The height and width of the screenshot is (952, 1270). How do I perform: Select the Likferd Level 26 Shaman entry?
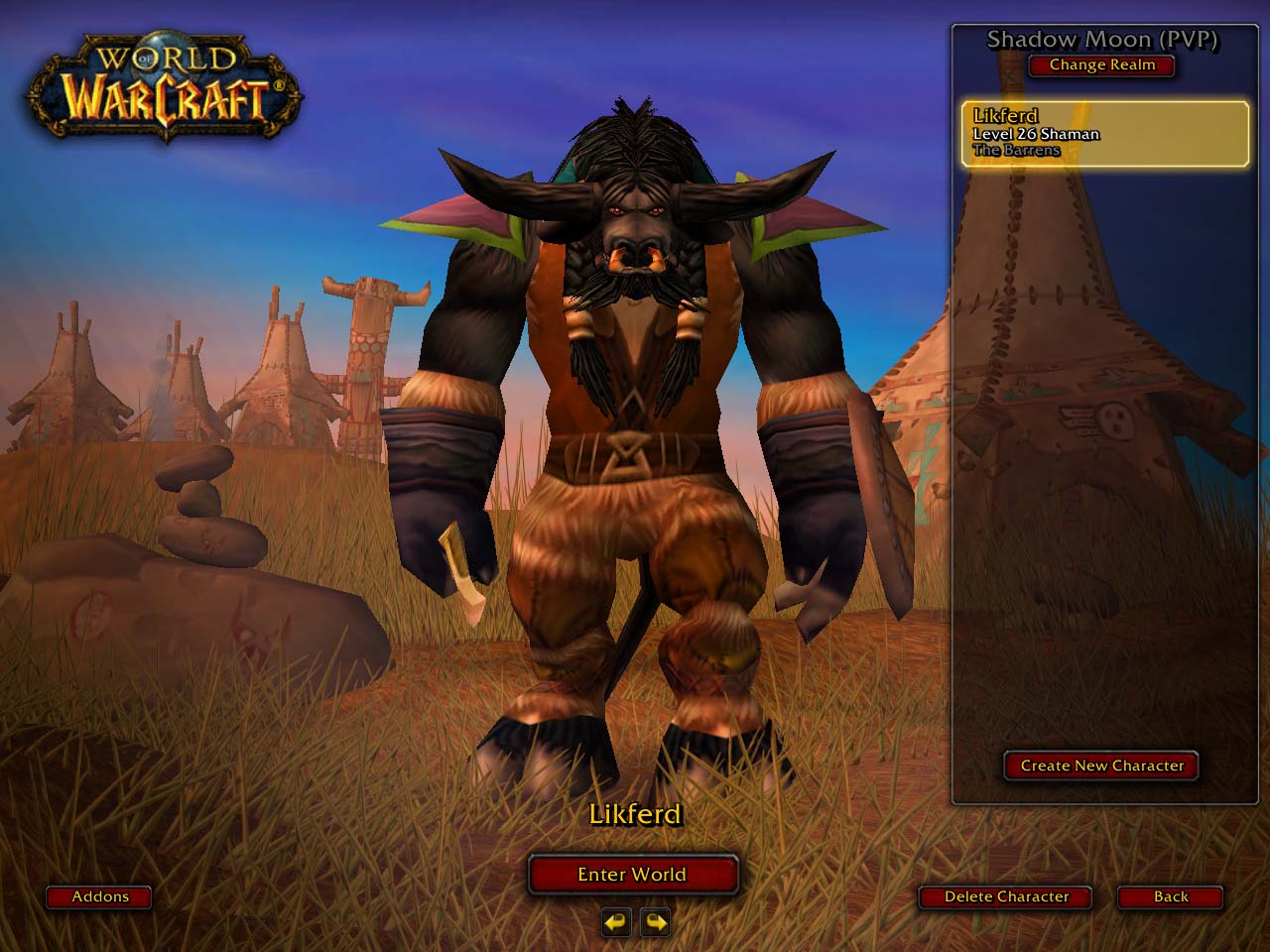pyautogui.click(x=1104, y=133)
